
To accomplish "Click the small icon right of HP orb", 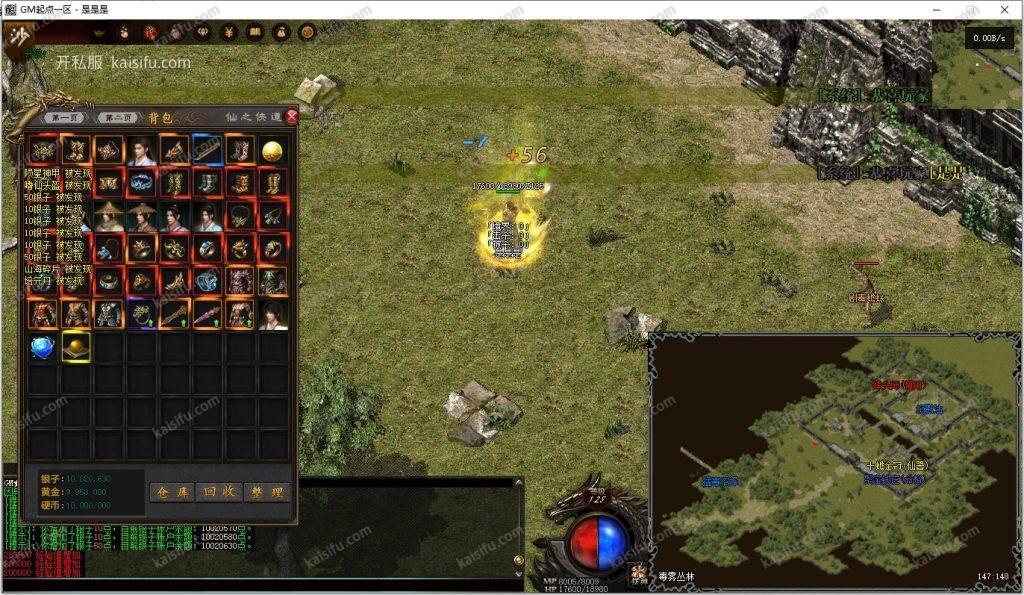I will point(639,572).
